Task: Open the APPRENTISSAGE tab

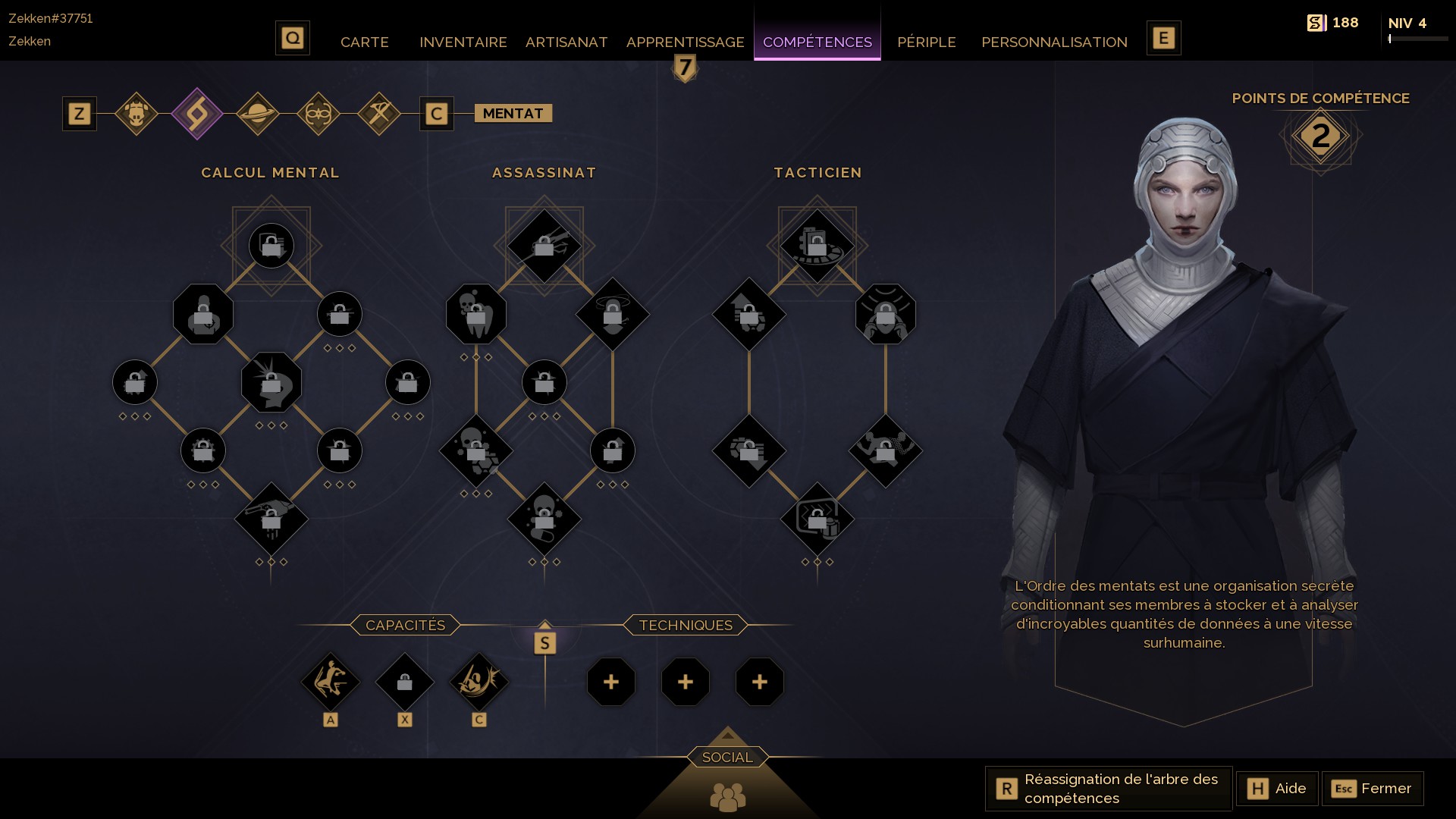Action: pos(684,42)
